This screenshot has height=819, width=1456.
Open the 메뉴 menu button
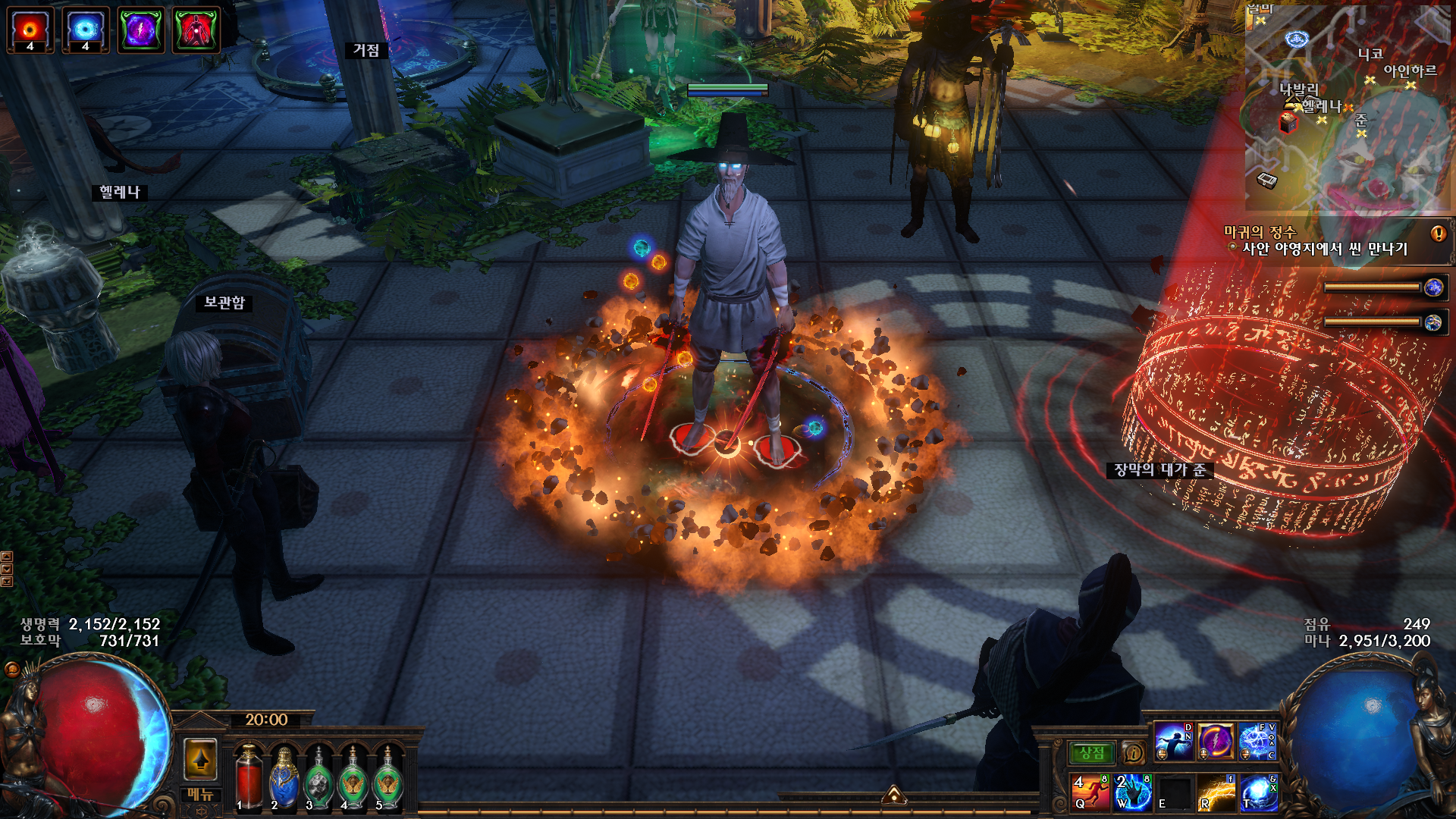point(201,794)
